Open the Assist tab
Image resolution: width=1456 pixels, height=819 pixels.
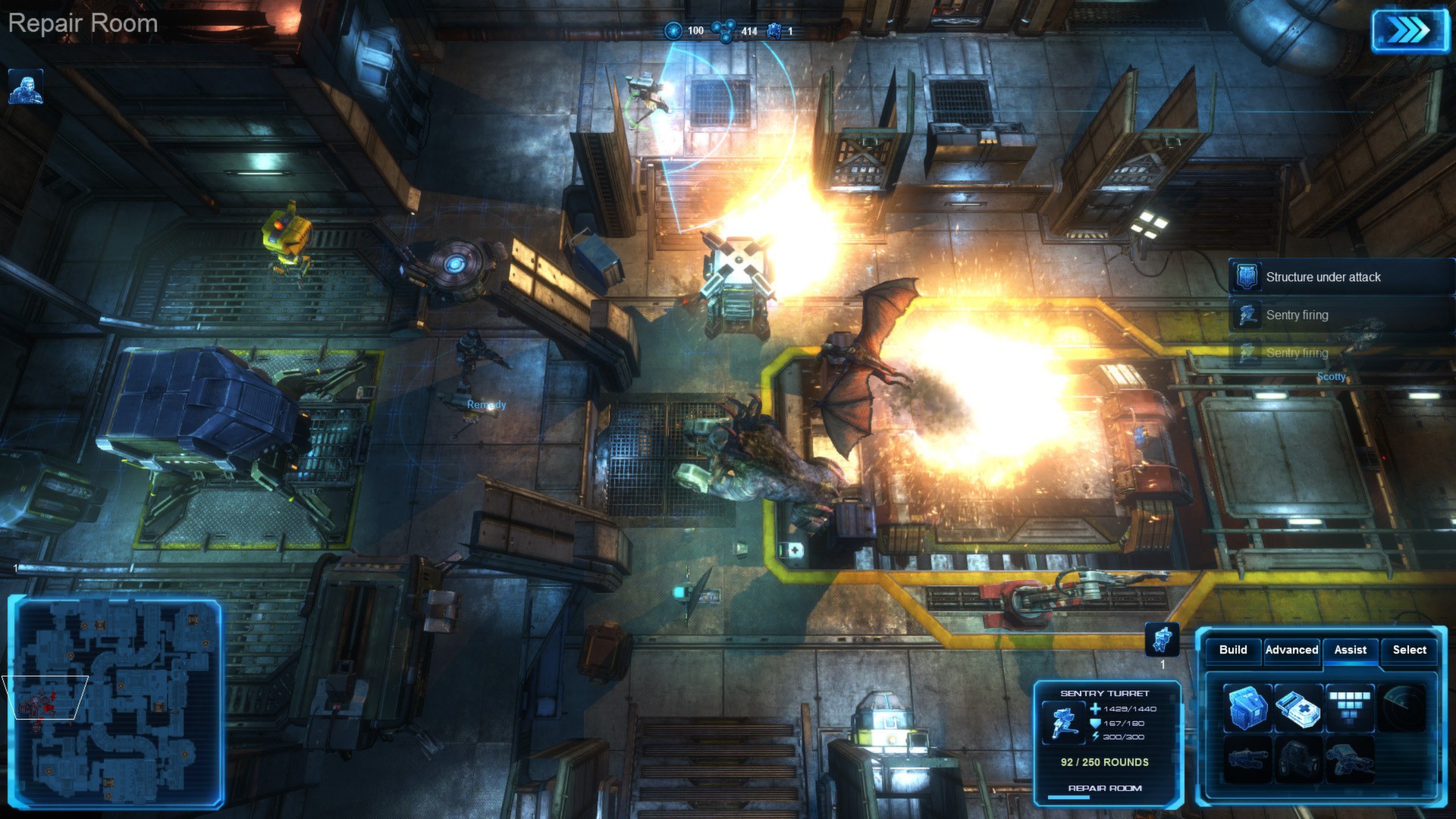[1351, 650]
